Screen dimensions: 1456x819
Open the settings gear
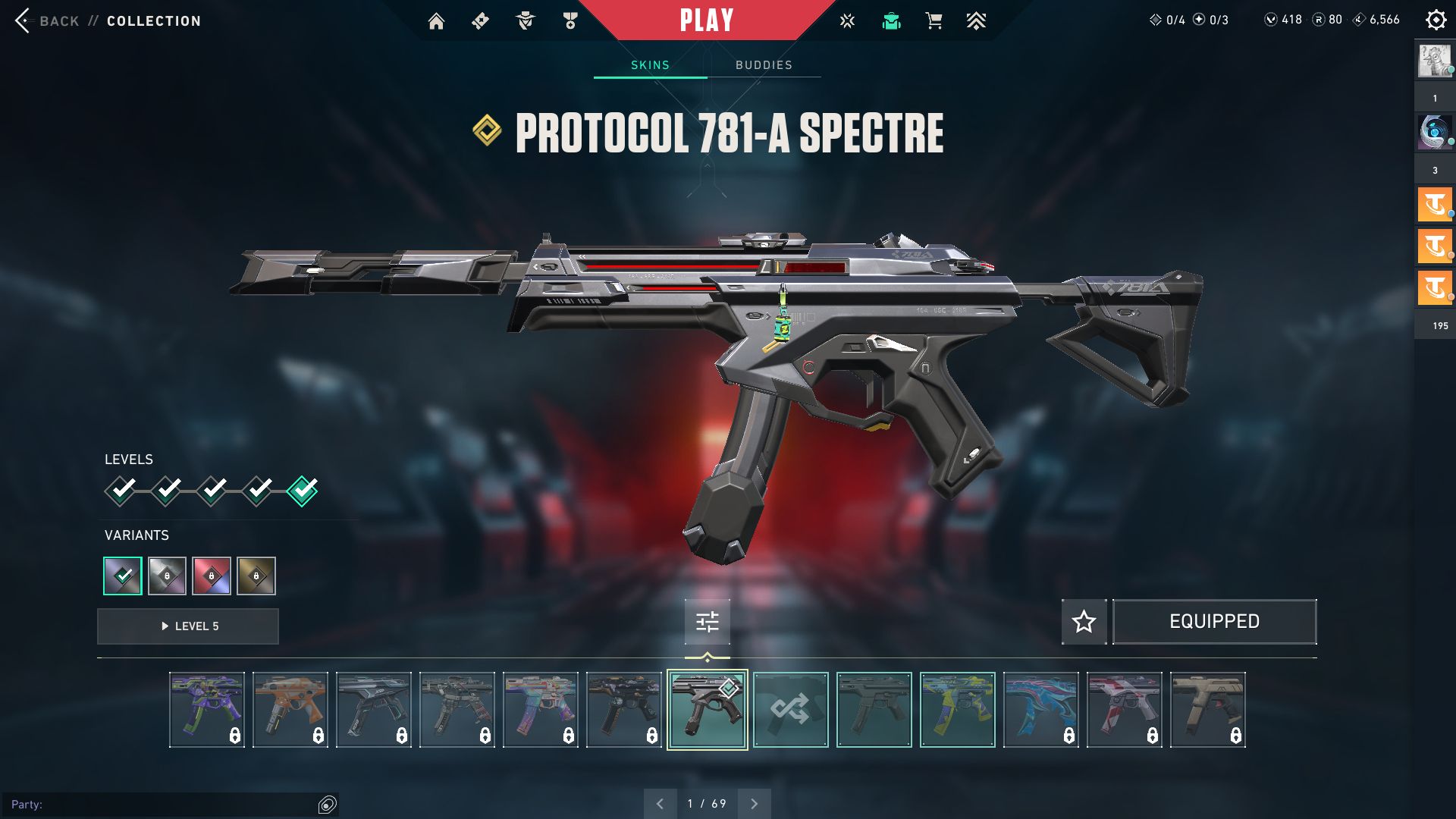pos(1436,20)
